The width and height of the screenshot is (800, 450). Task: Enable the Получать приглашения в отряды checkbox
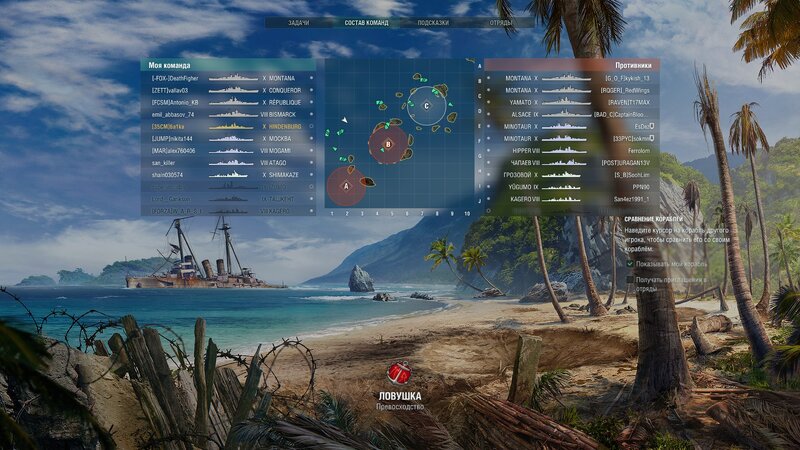[630, 280]
